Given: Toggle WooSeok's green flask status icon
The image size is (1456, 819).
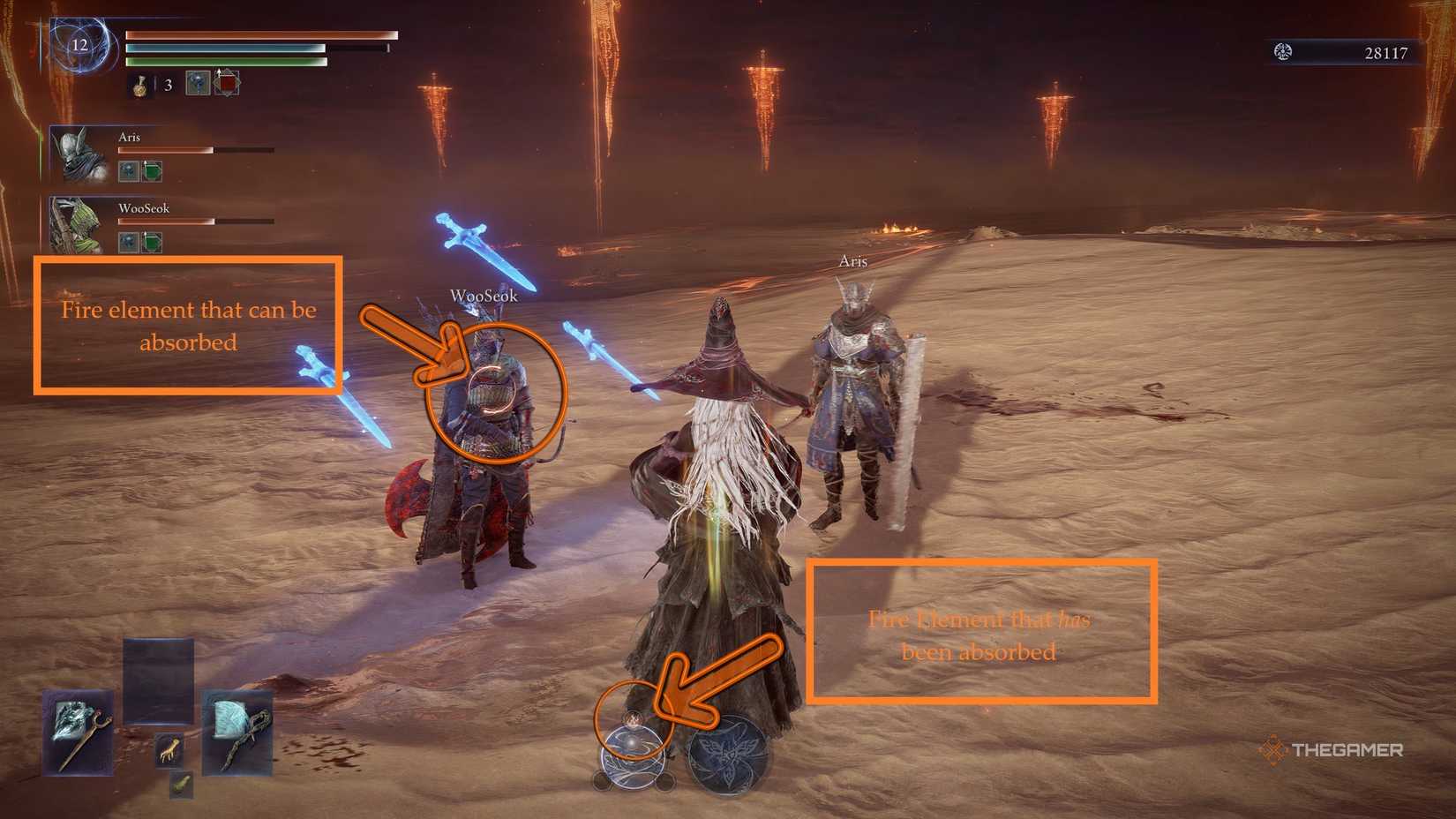Looking at the screenshot, I should click(x=151, y=241).
